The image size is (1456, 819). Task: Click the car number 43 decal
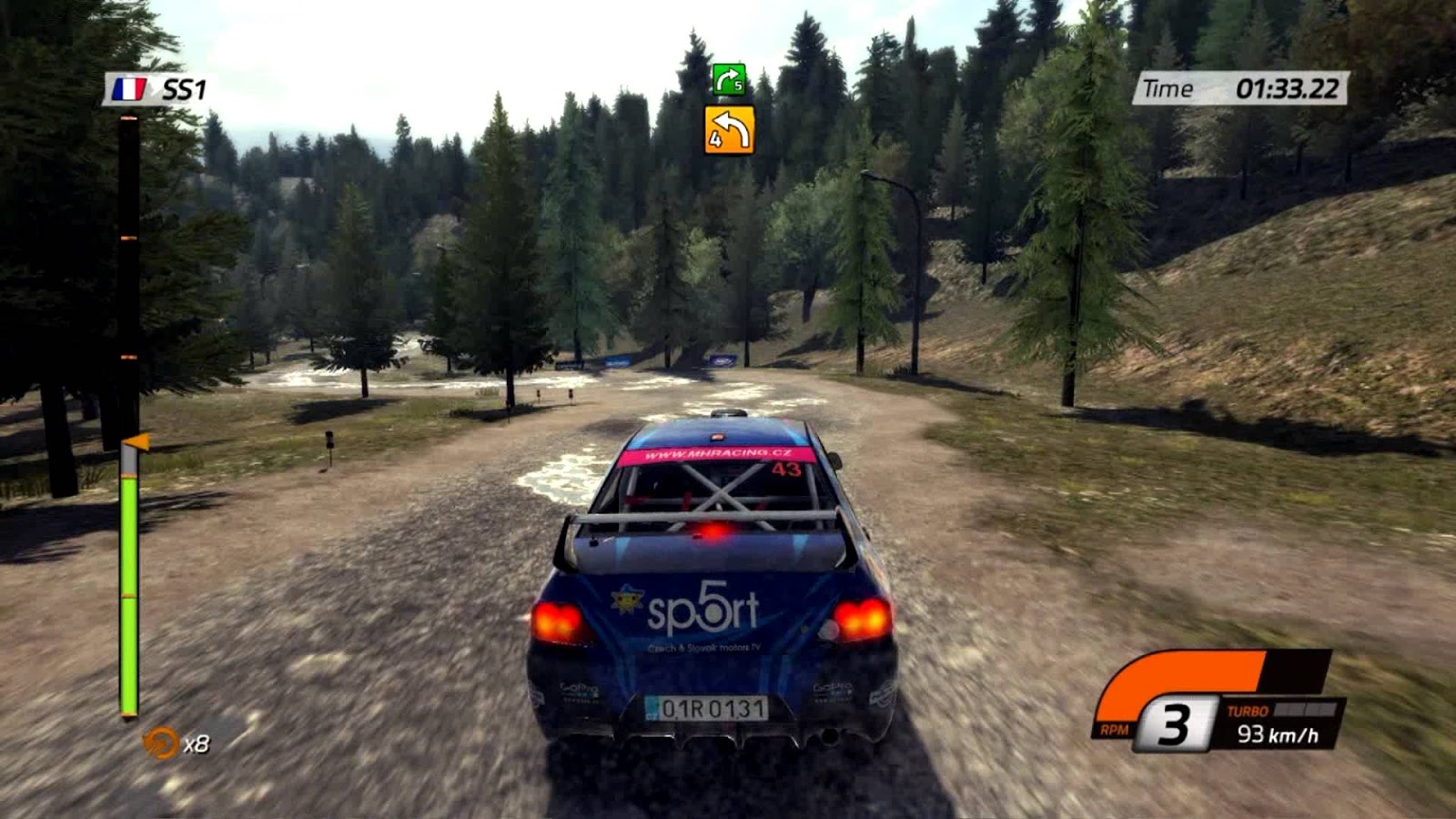(788, 469)
